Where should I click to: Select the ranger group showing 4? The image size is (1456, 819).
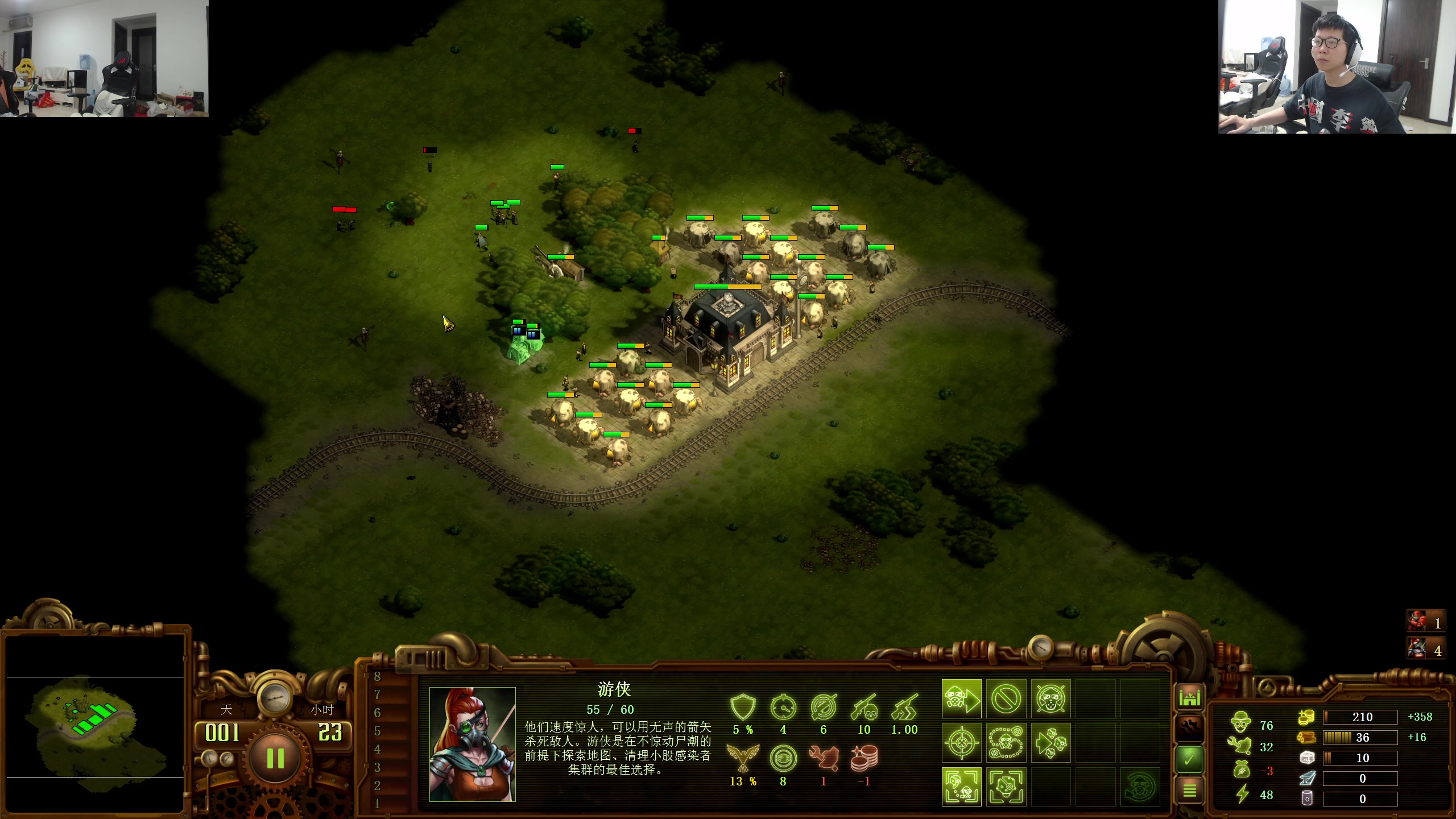(x=1424, y=650)
